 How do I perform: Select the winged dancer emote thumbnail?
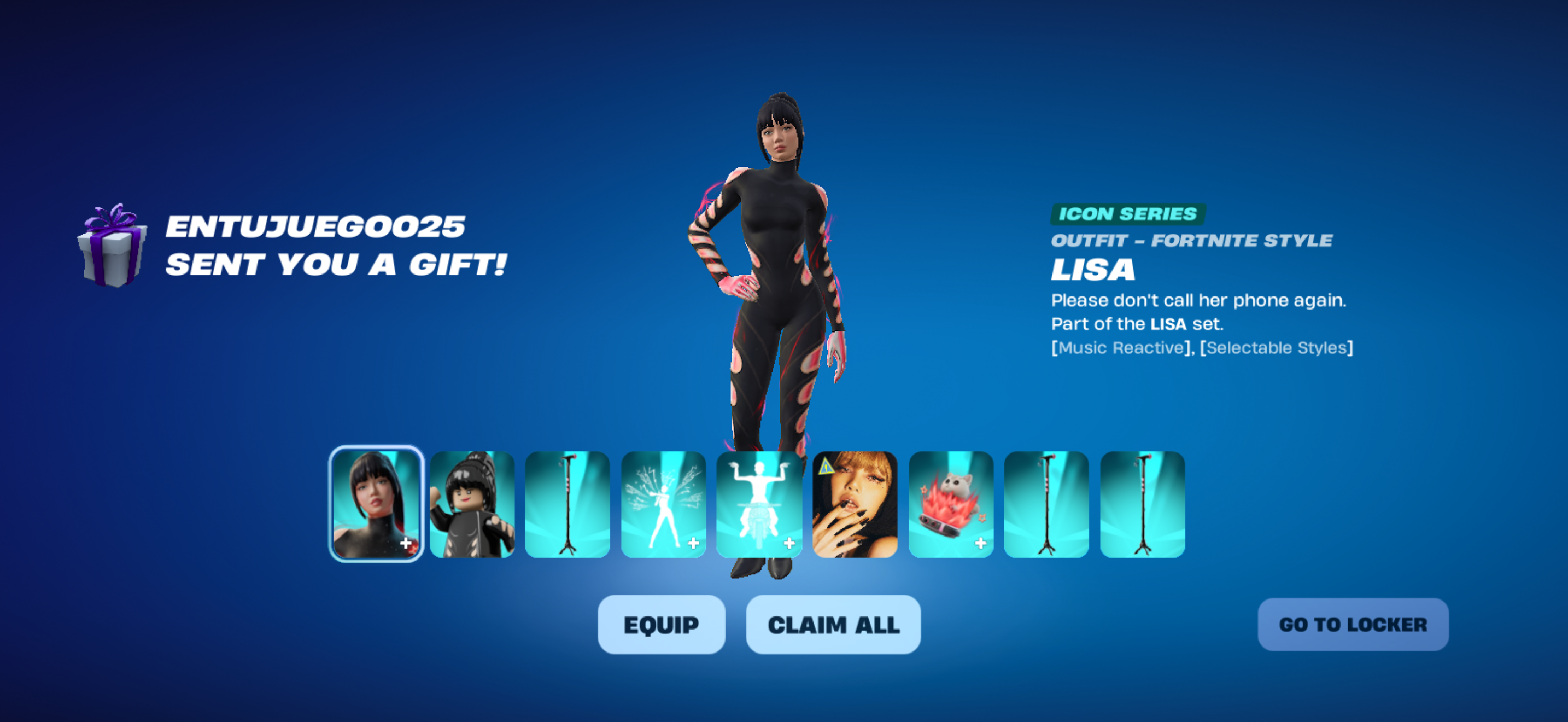pyautogui.click(x=663, y=504)
